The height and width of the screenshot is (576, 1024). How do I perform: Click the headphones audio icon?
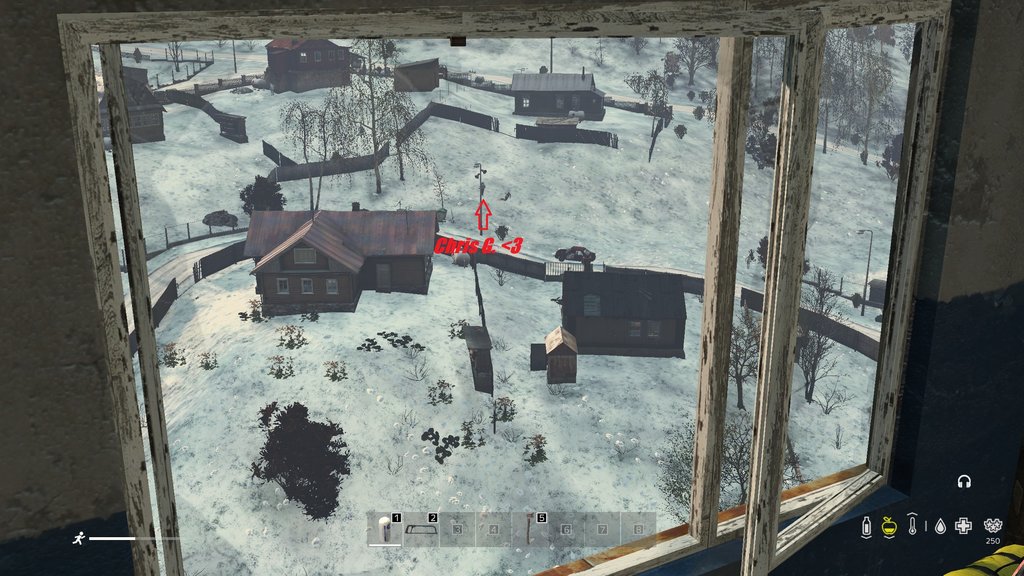[x=965, y=482]
